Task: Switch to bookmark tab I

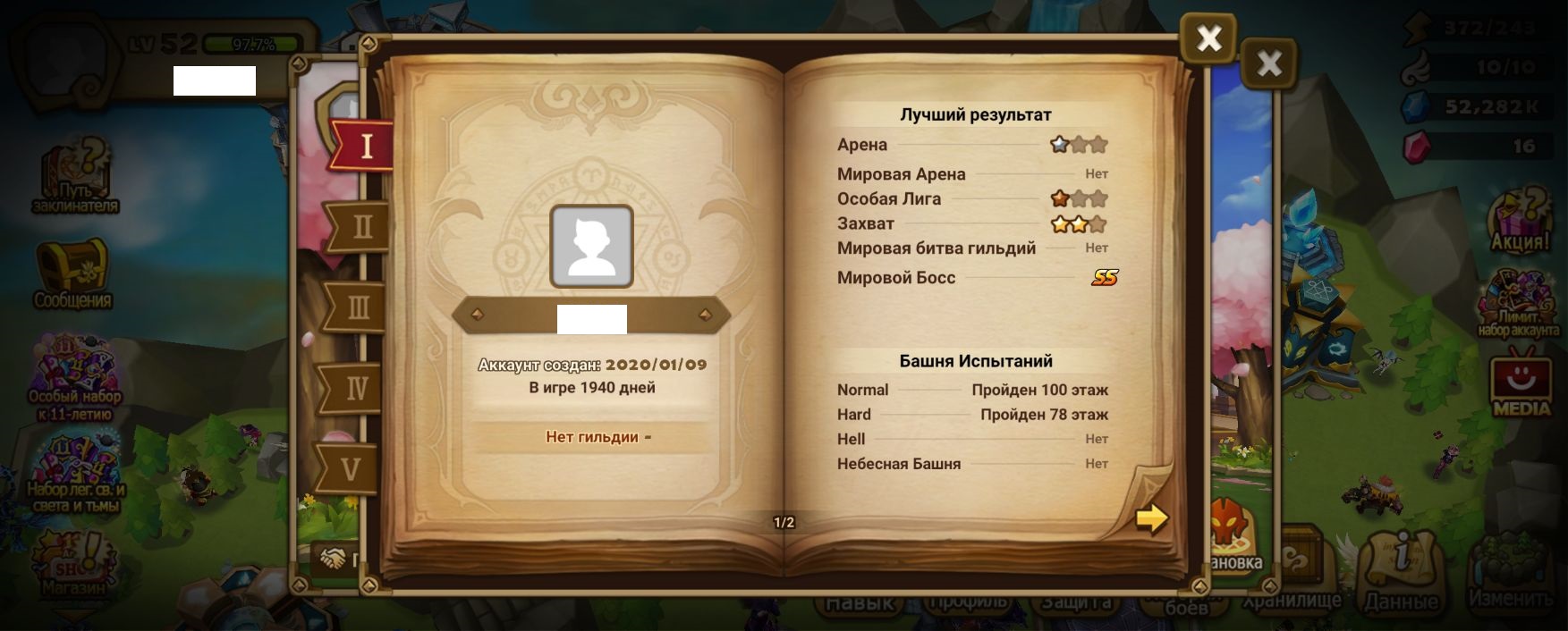Action: coord(364,146)
